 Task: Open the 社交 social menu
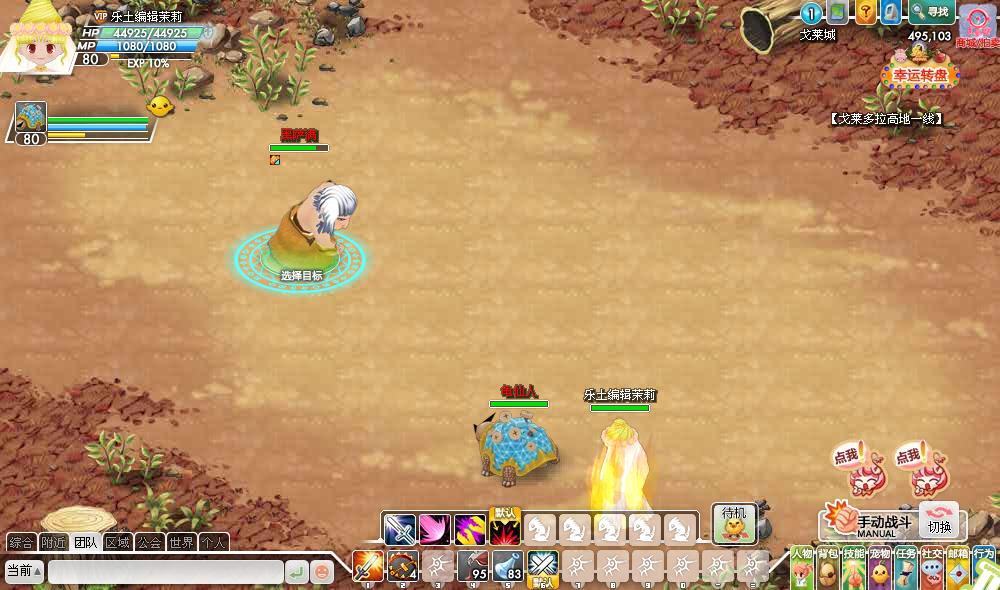932,568
